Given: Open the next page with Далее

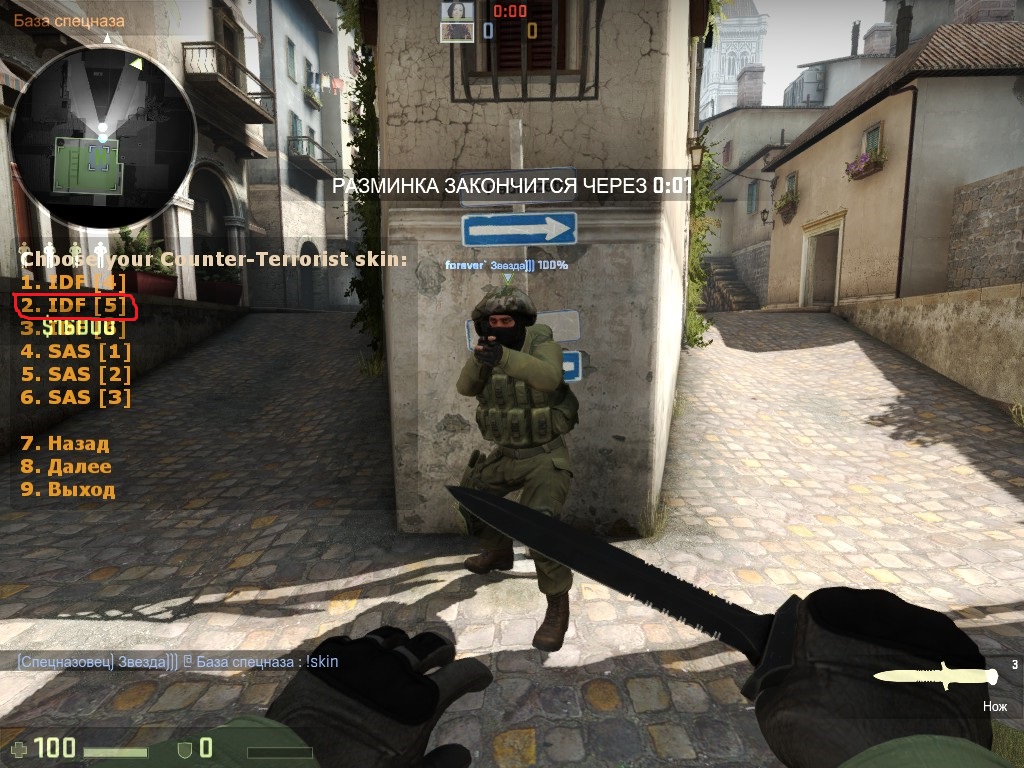Looking at the screenshot, I should point(66,466).
